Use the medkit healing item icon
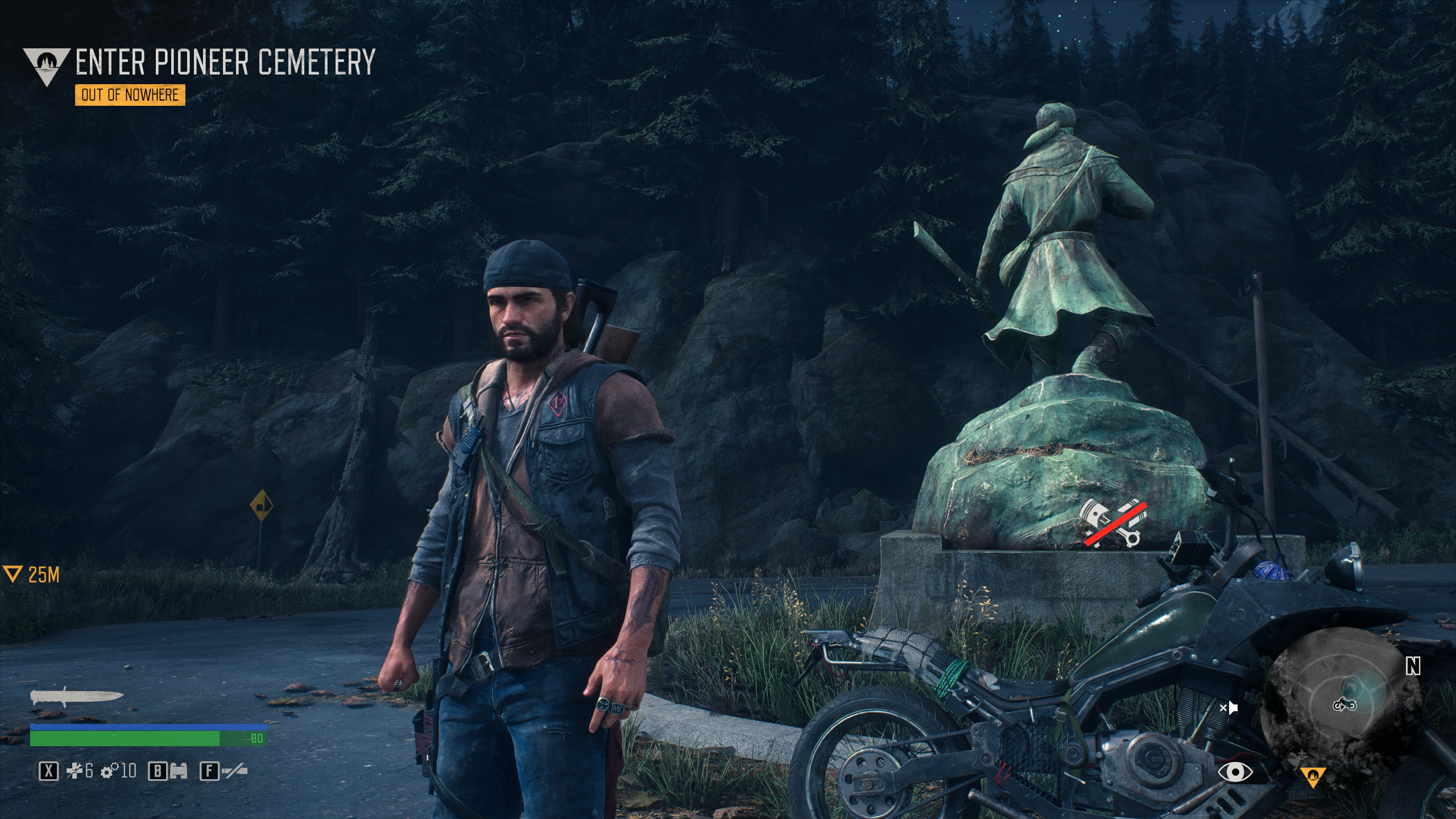The width and height of the screenshot is (1456, 819). click(x=75, y=771)
